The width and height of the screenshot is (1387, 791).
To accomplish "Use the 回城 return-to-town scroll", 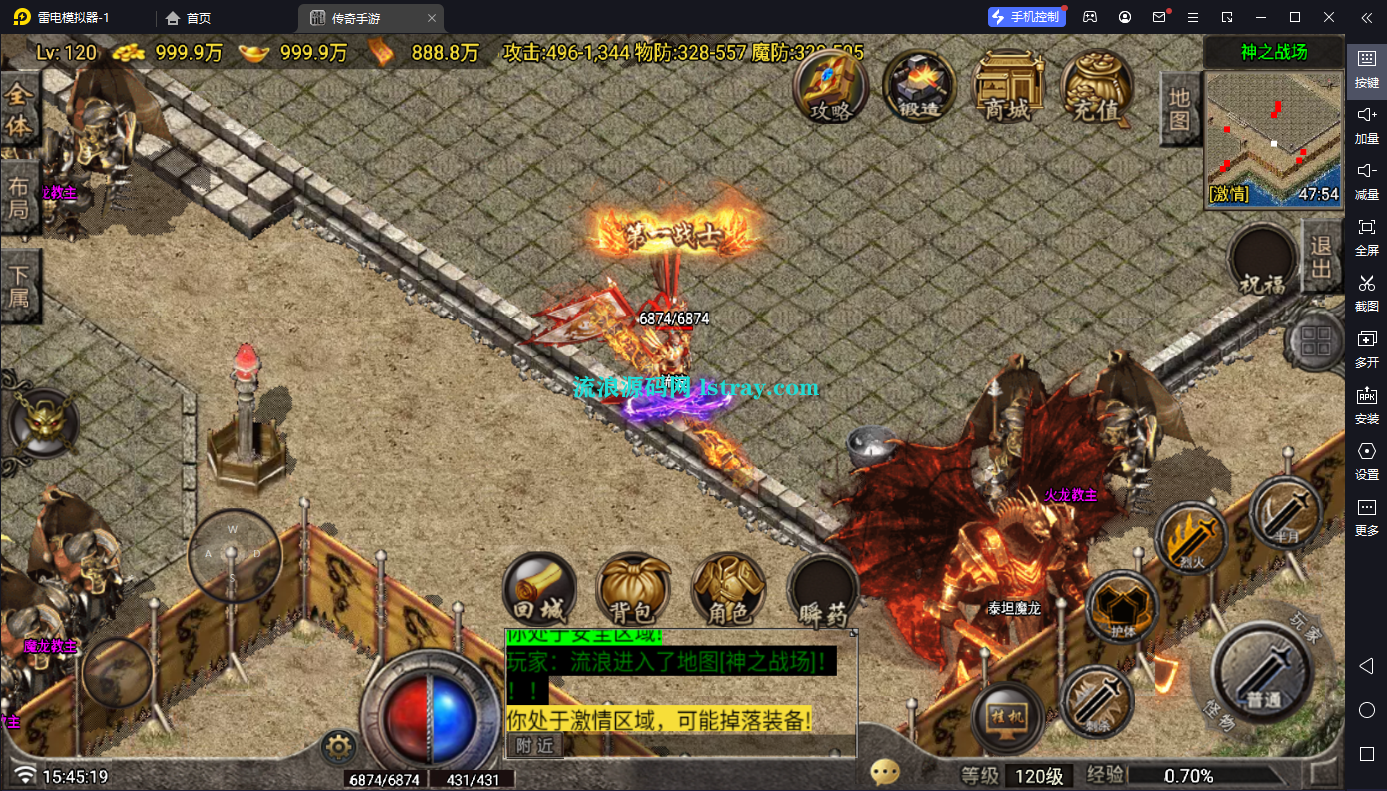I will tap(539, 590).
